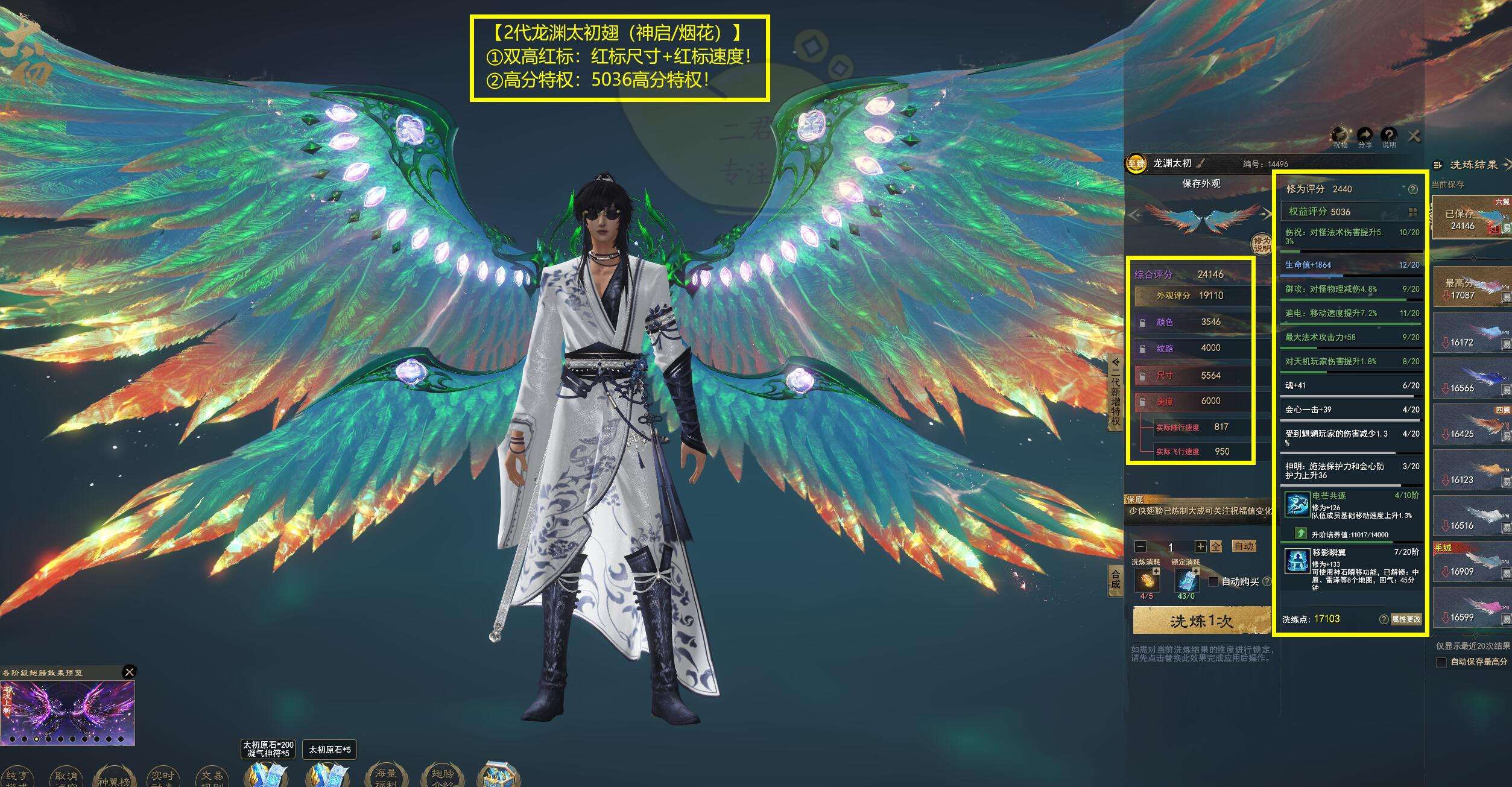Open the 祝福 blessing icon
This screenshot has height=787, width=1512.
(1340, 136)
